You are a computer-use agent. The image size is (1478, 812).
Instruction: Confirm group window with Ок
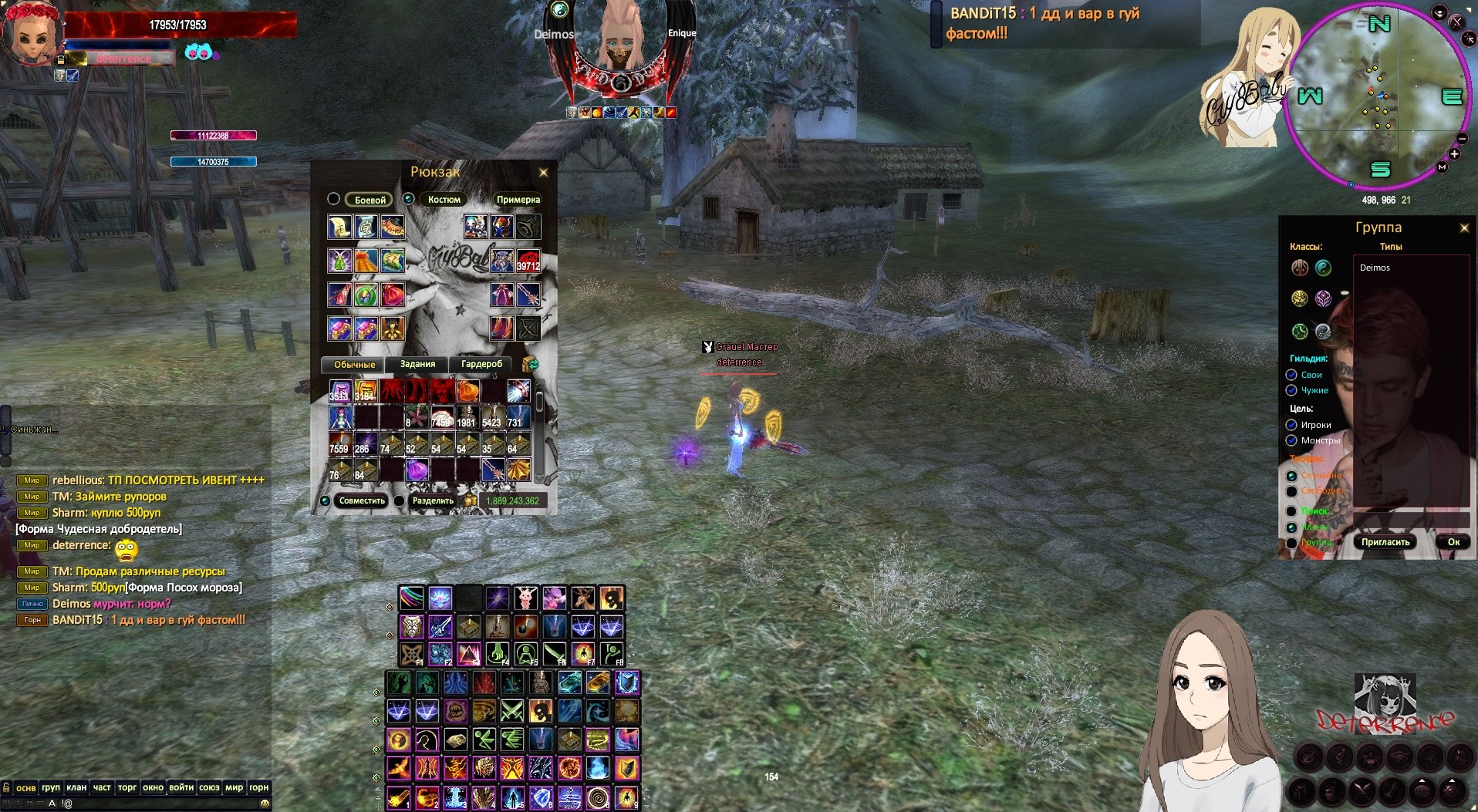coord(1453,542)
